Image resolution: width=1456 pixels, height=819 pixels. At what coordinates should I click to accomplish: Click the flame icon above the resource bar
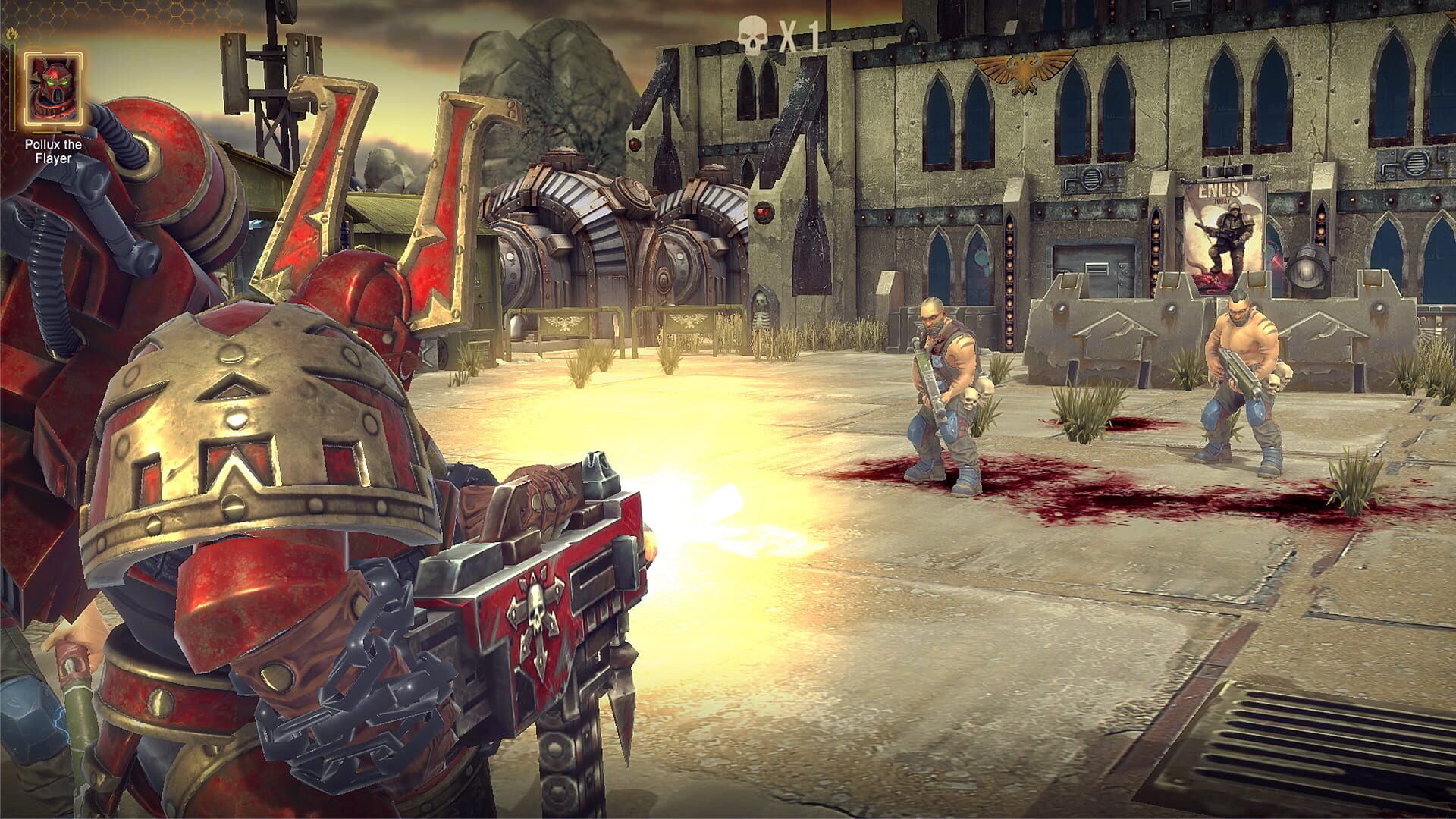pos(11,33)
